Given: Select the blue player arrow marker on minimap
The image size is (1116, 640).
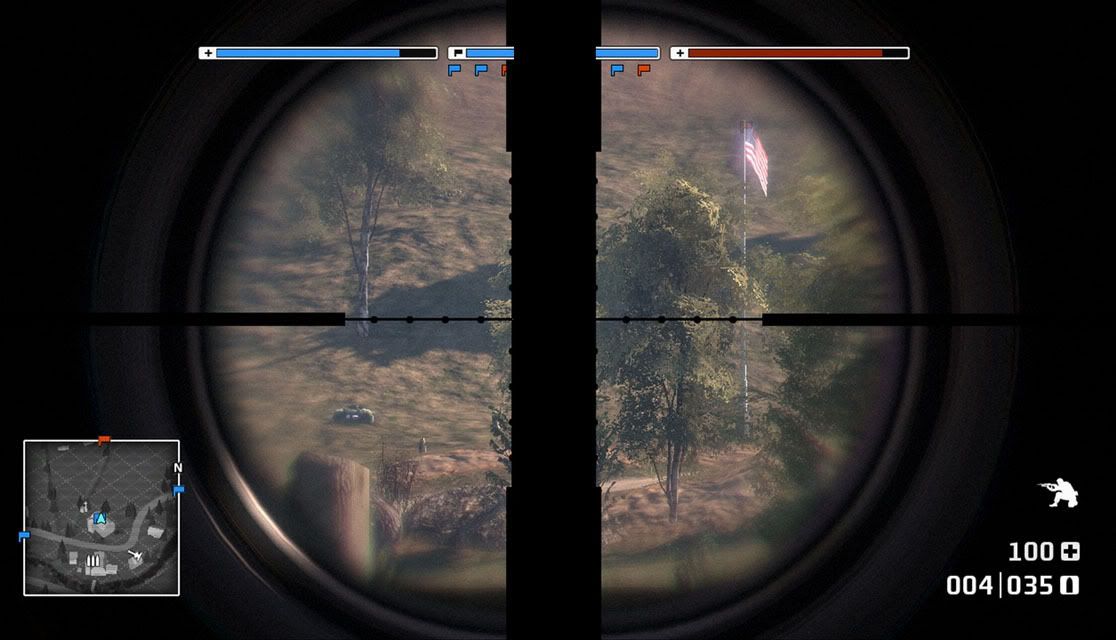Looking at the screenshot, I should pos(100,518).
